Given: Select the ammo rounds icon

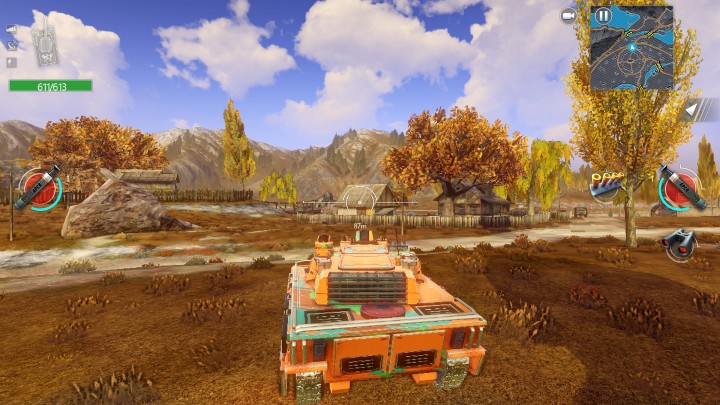Looking at the screenshot, I should tap(604, 184).
